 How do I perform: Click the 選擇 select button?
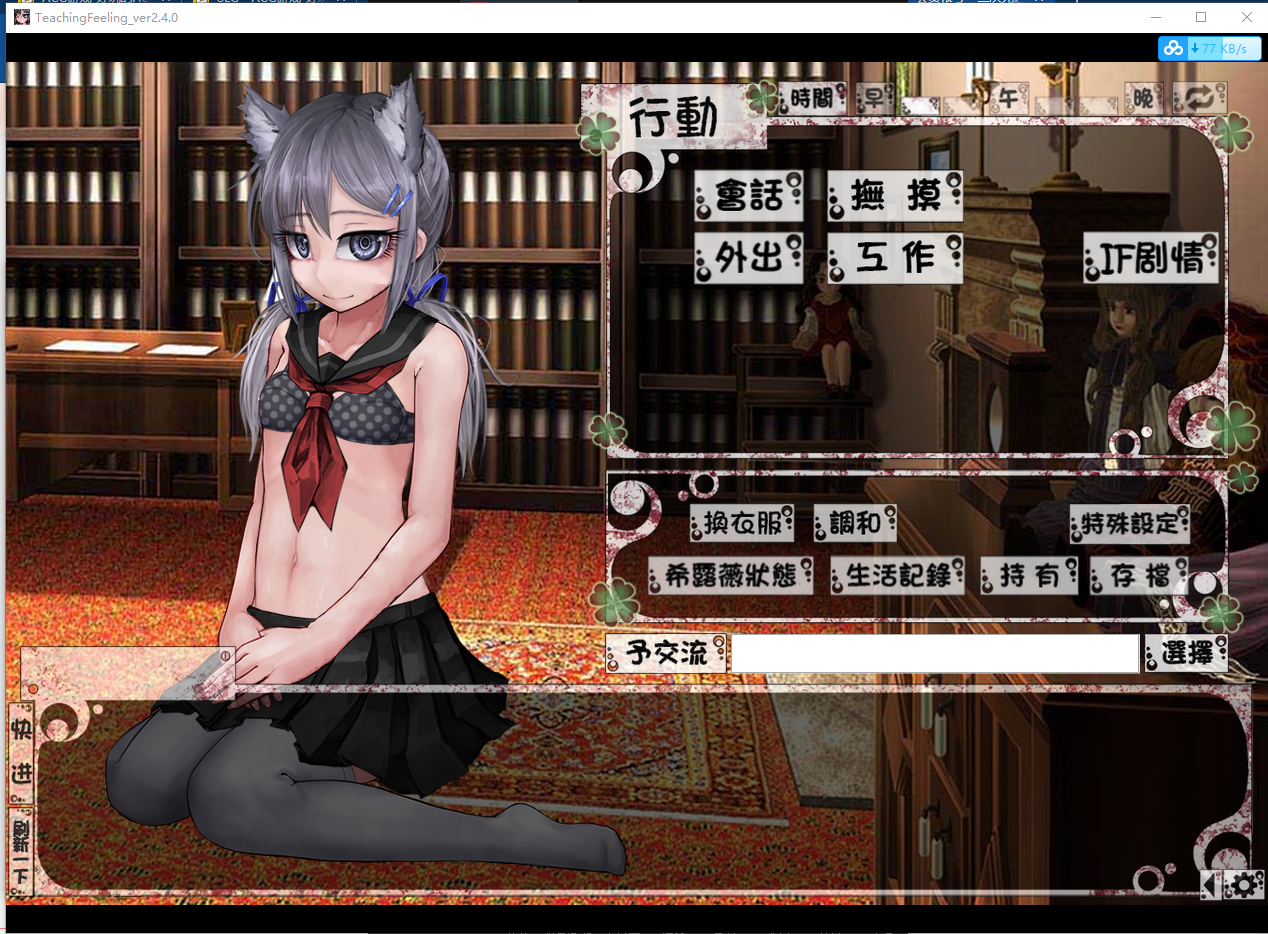click(1187, 654)
